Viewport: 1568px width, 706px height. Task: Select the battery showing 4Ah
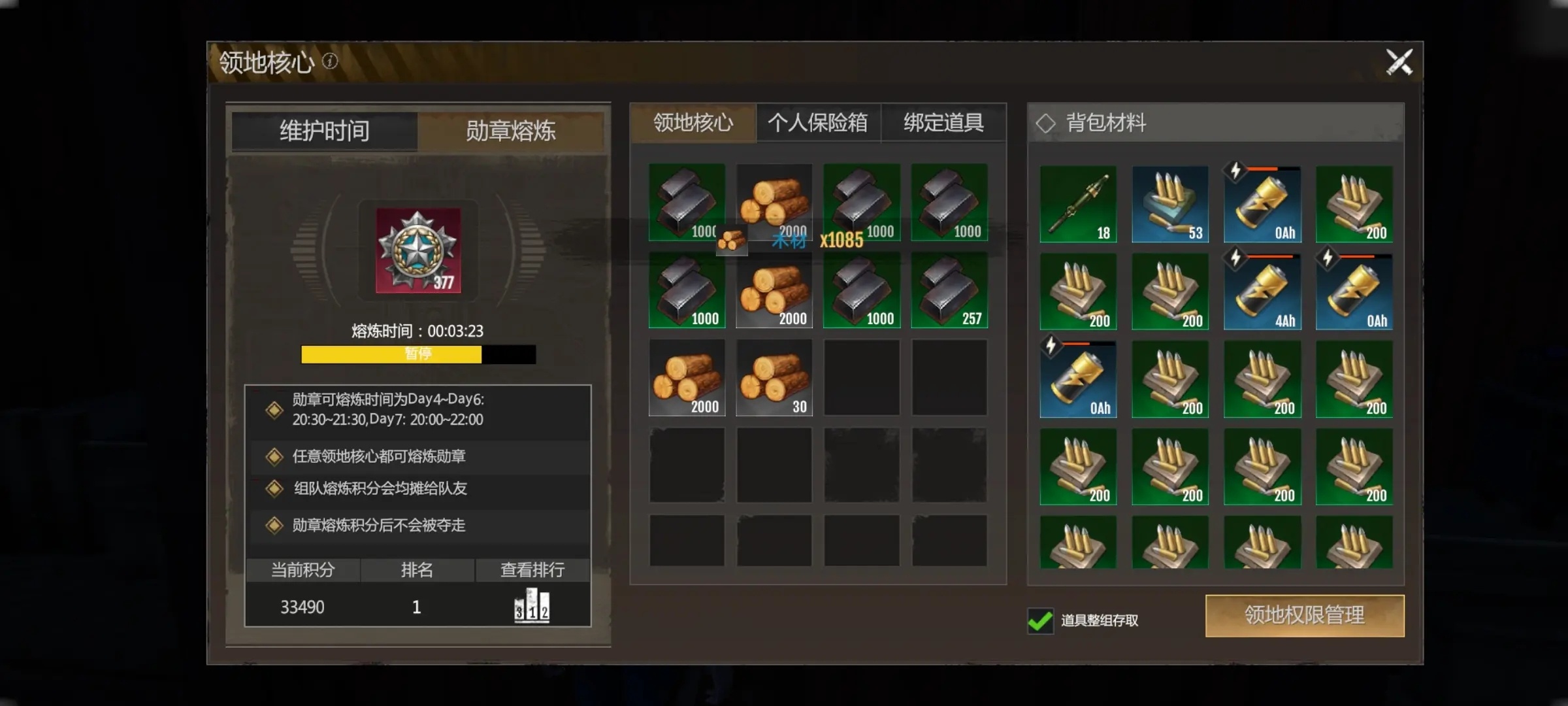coord(1262,292)
